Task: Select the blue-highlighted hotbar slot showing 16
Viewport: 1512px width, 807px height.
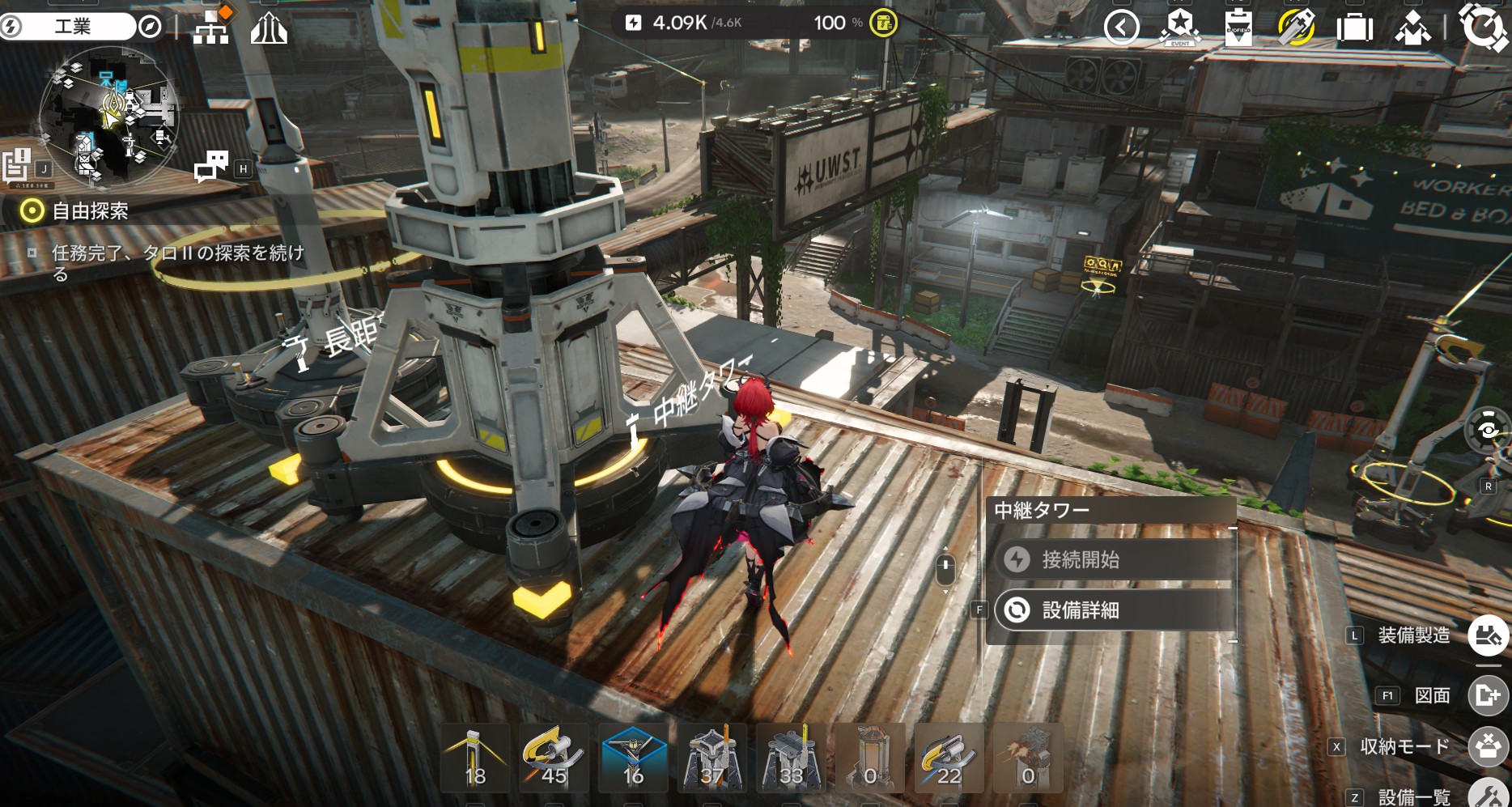Action: [x=633, y=758]
